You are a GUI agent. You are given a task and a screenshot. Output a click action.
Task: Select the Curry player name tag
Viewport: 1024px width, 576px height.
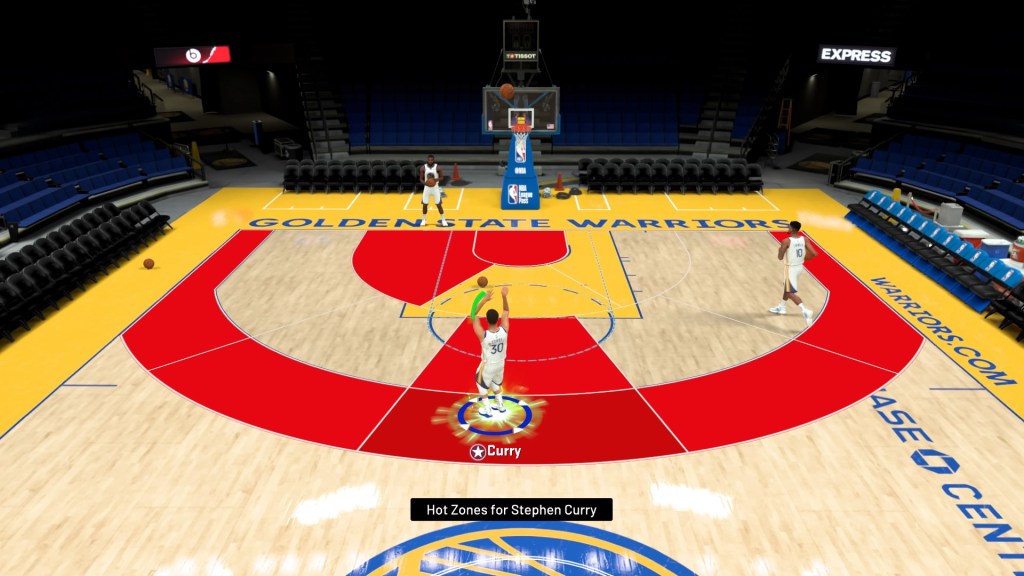pos(496,452)
